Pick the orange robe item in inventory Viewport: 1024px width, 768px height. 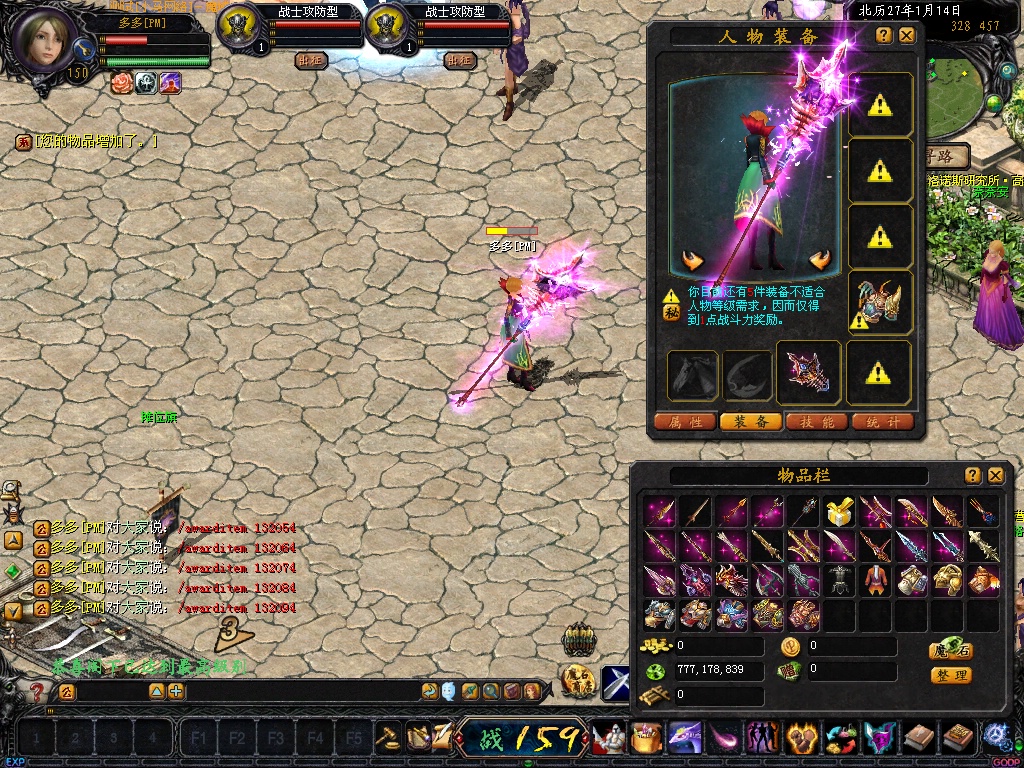[874, 580]
